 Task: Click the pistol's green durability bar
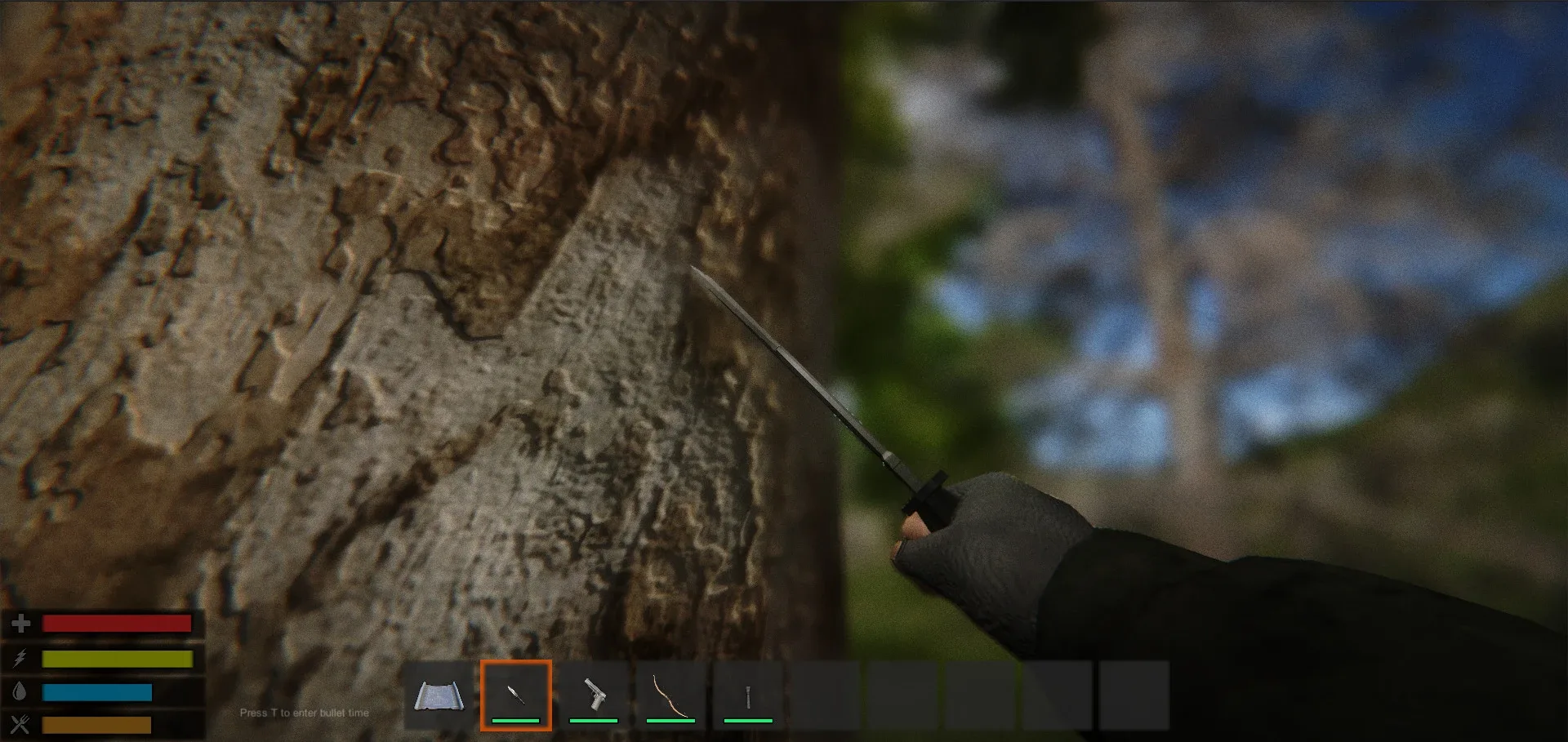click(593, 722)
